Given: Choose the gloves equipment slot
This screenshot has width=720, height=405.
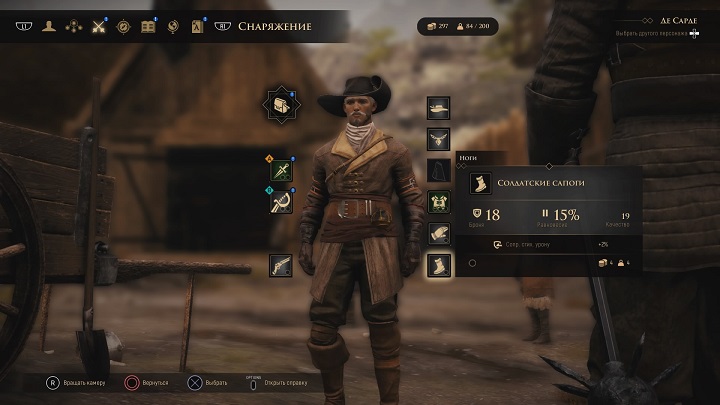Looking at the screenshot, I should (x=438, y=233).
